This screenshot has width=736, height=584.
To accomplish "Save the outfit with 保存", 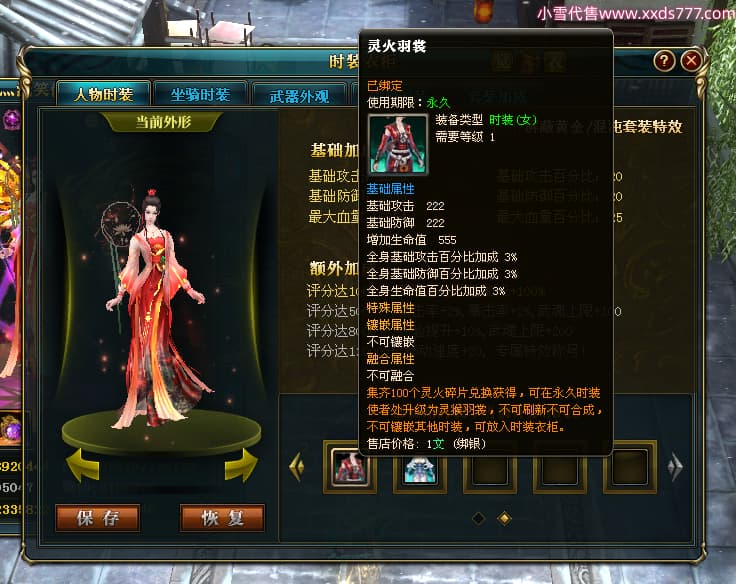I will [97, 518].
